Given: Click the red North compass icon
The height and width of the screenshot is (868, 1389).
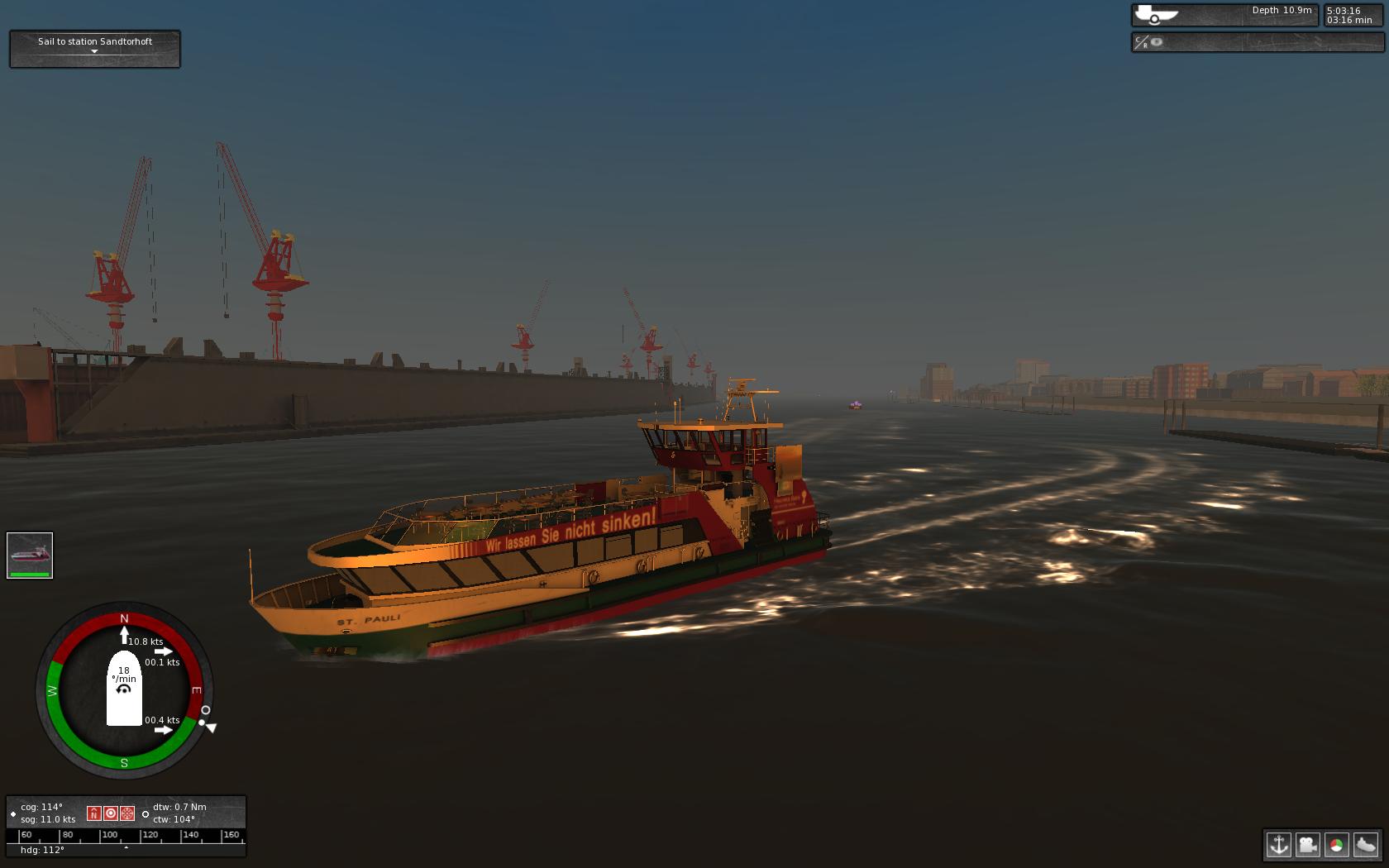Looking at the screenshot, I should 94,813.
